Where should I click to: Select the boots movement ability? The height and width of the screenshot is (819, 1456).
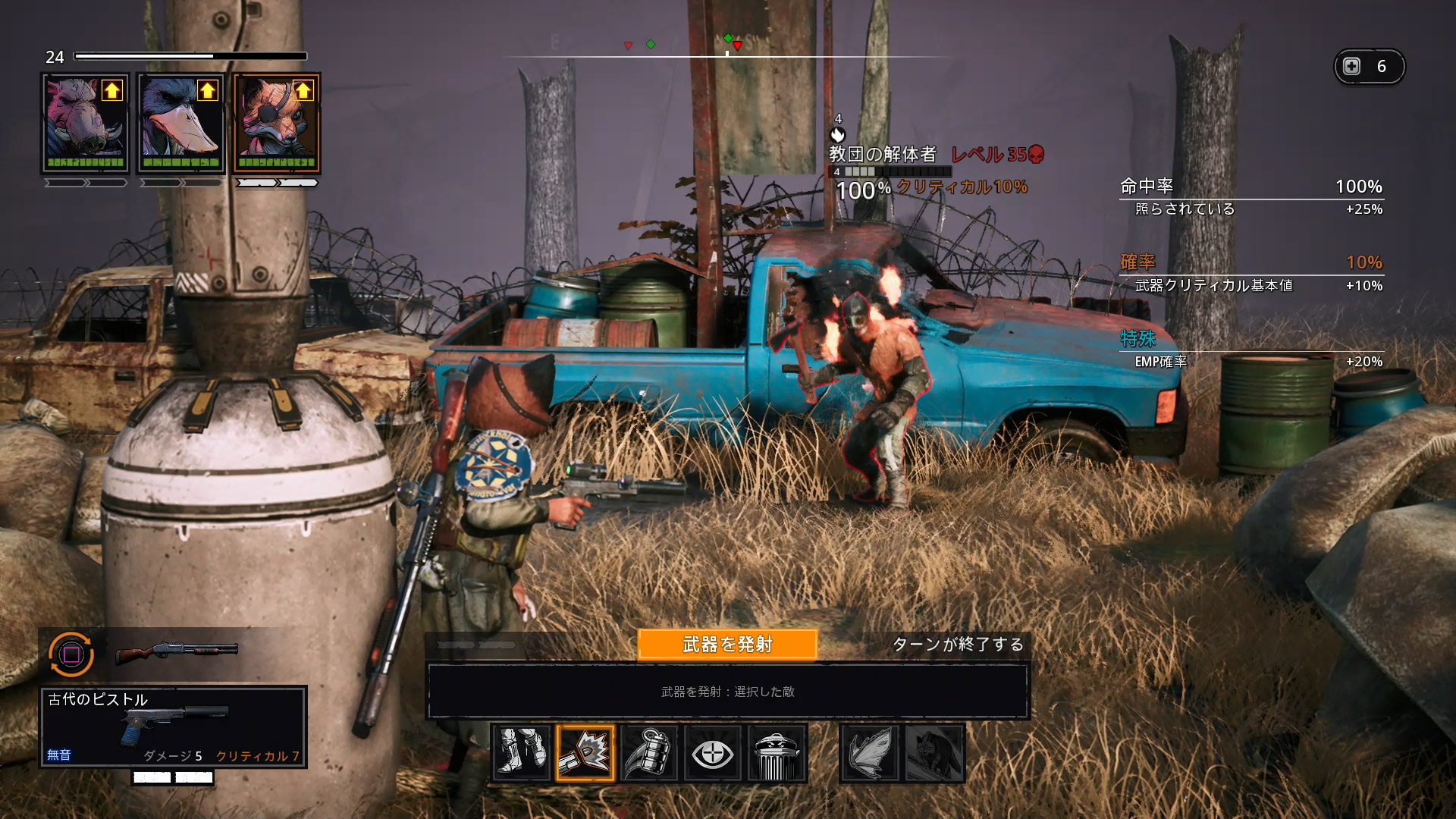(x=521, y=753)
